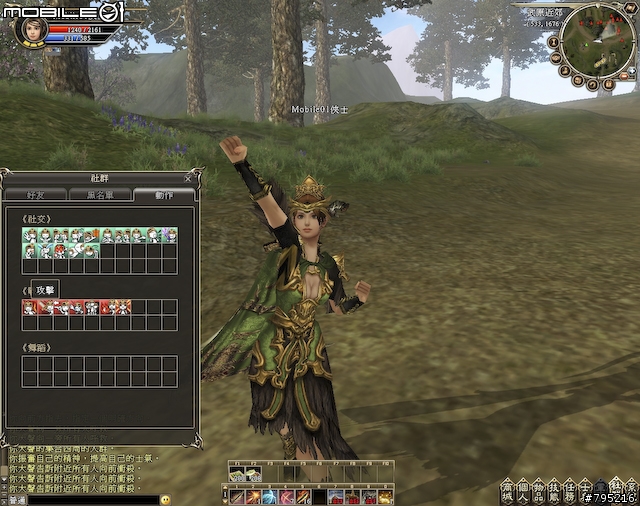Open the 物品 inventory menu button
The height and width of the screenshot is (506, 640).
tap(538, 491)
